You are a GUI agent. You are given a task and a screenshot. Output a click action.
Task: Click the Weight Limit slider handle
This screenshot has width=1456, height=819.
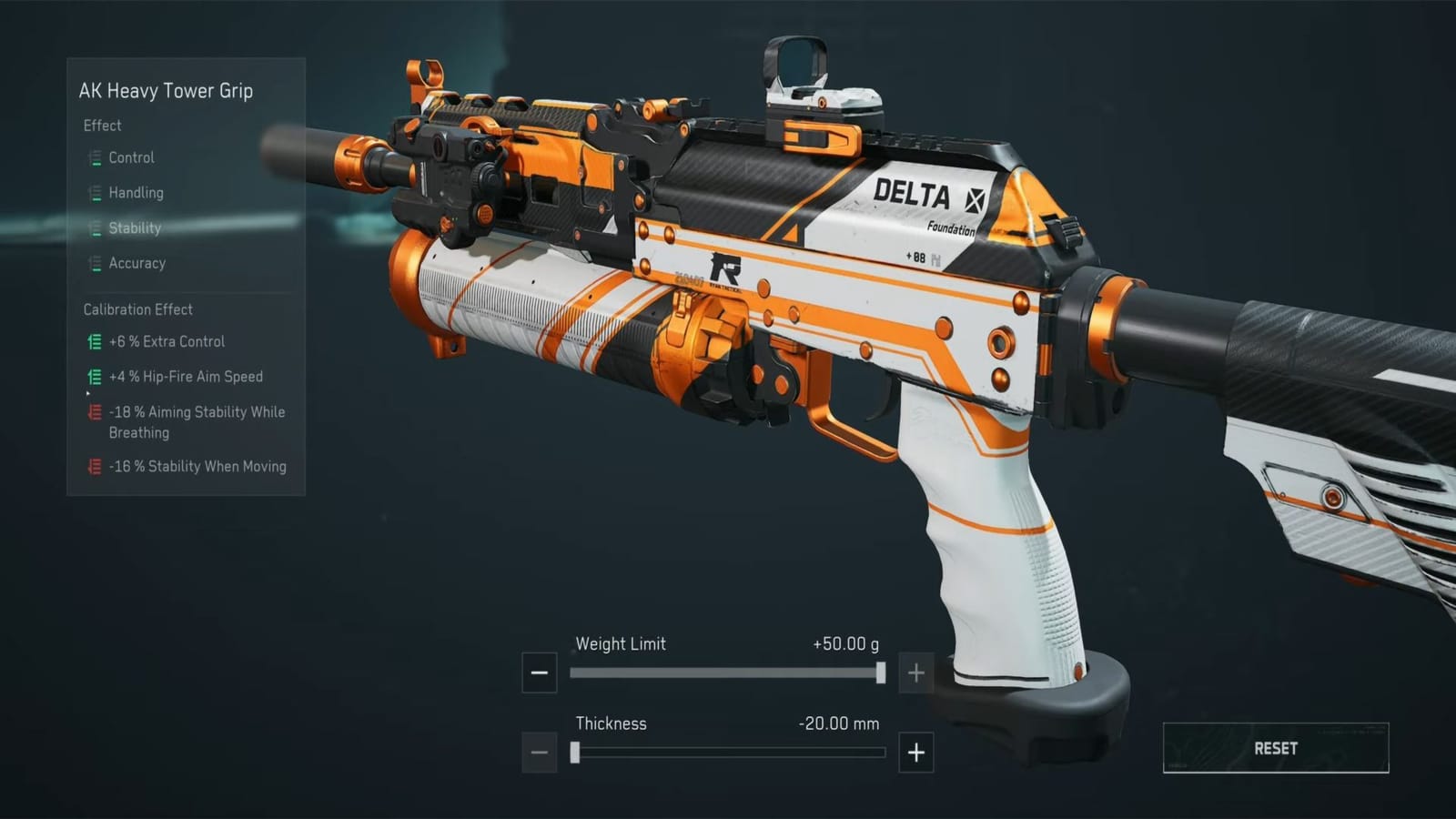[x=880, y=672]
